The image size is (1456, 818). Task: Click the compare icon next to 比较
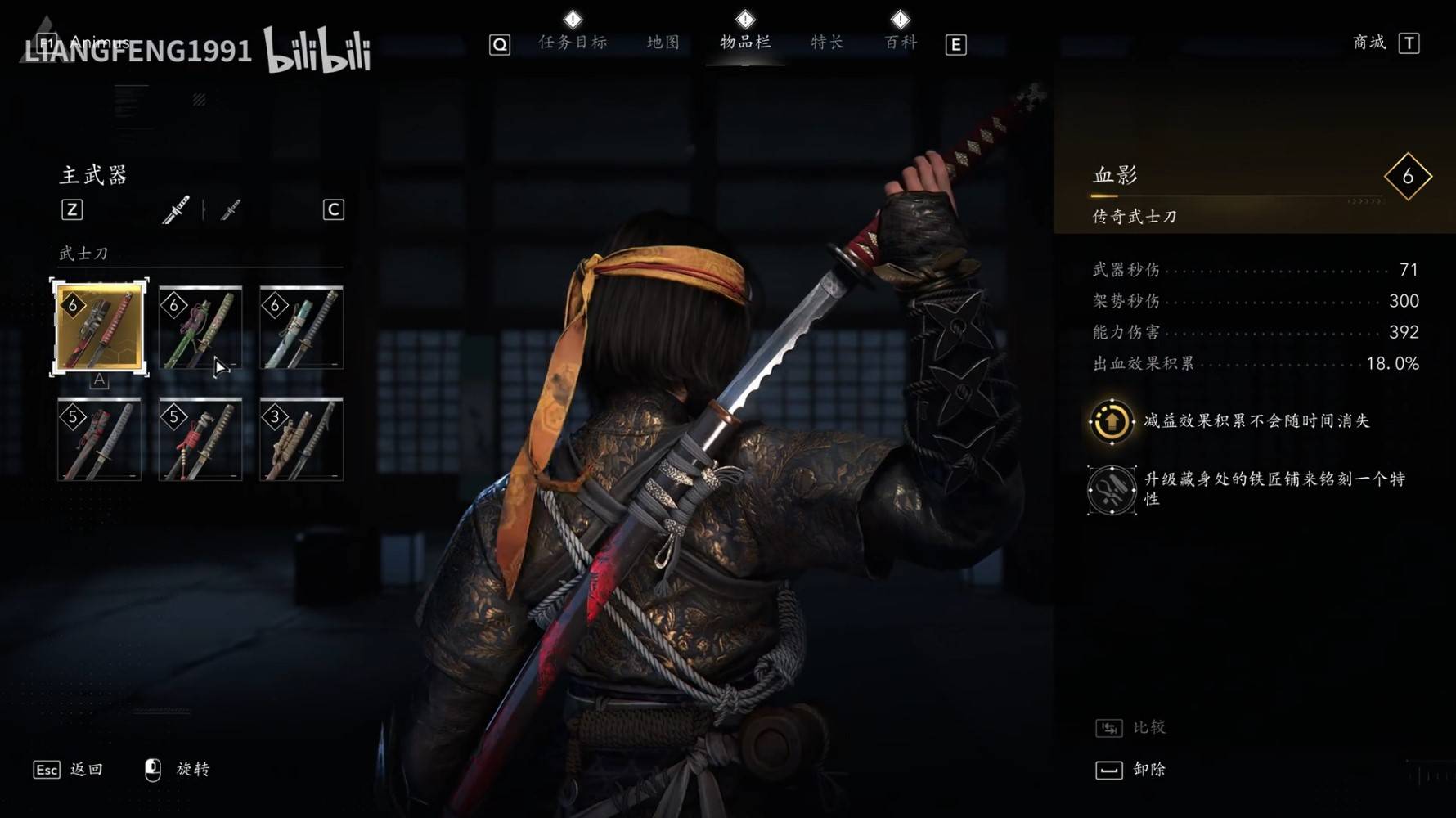[1110, 726]
